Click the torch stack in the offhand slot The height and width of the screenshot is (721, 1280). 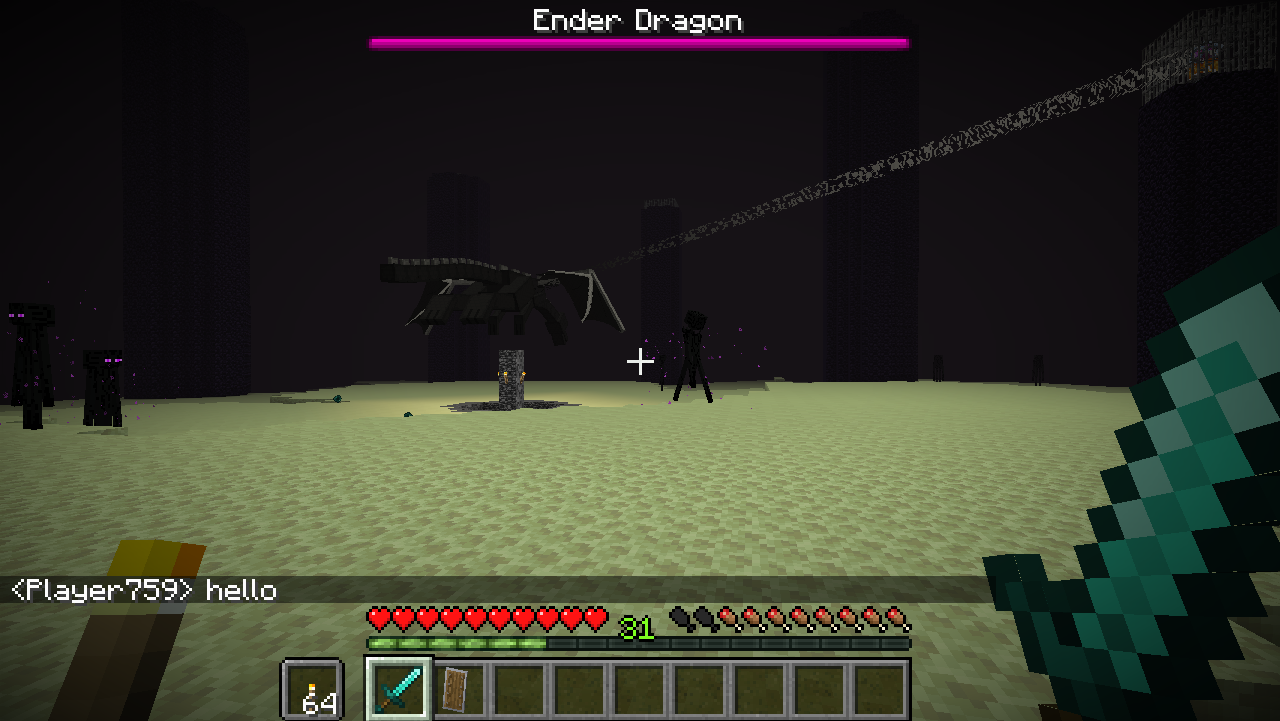313,687
